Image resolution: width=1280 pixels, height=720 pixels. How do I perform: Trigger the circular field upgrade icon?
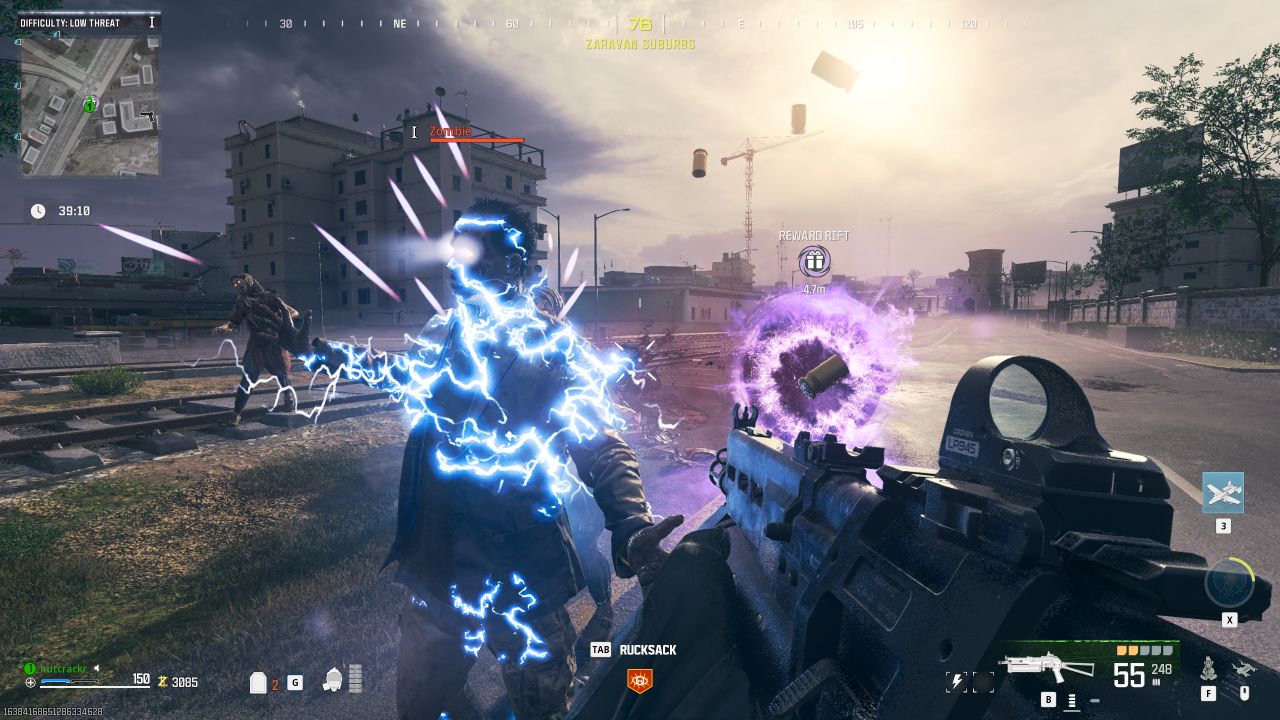[x=1228, y=583]
